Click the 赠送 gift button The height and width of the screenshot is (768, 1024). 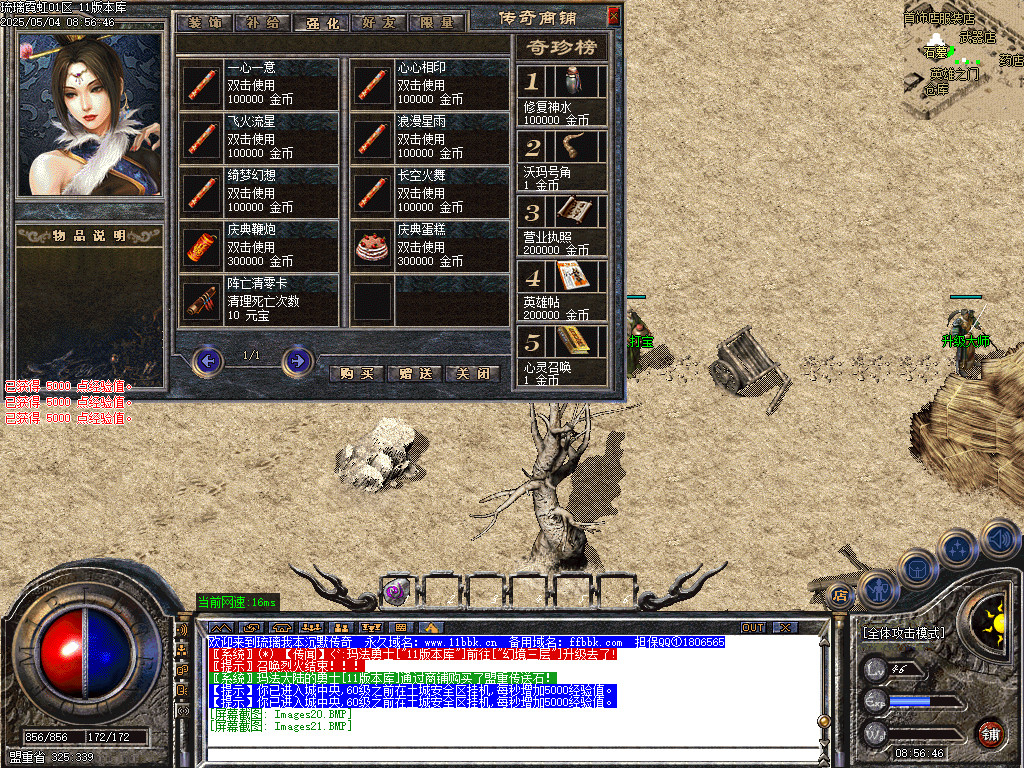click(x=414, y=373)
